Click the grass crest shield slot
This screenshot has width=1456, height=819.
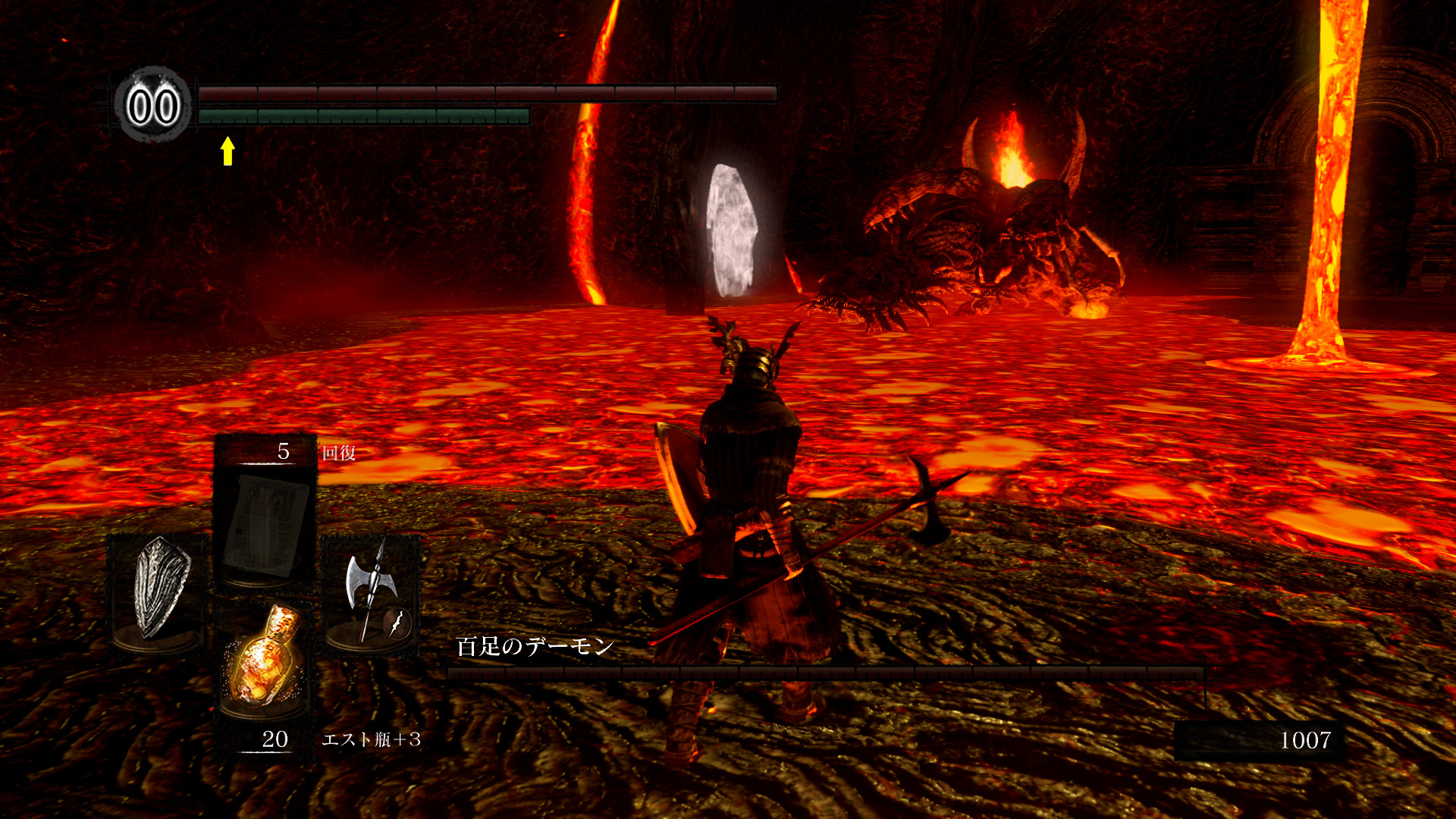(x=158, y=587)
